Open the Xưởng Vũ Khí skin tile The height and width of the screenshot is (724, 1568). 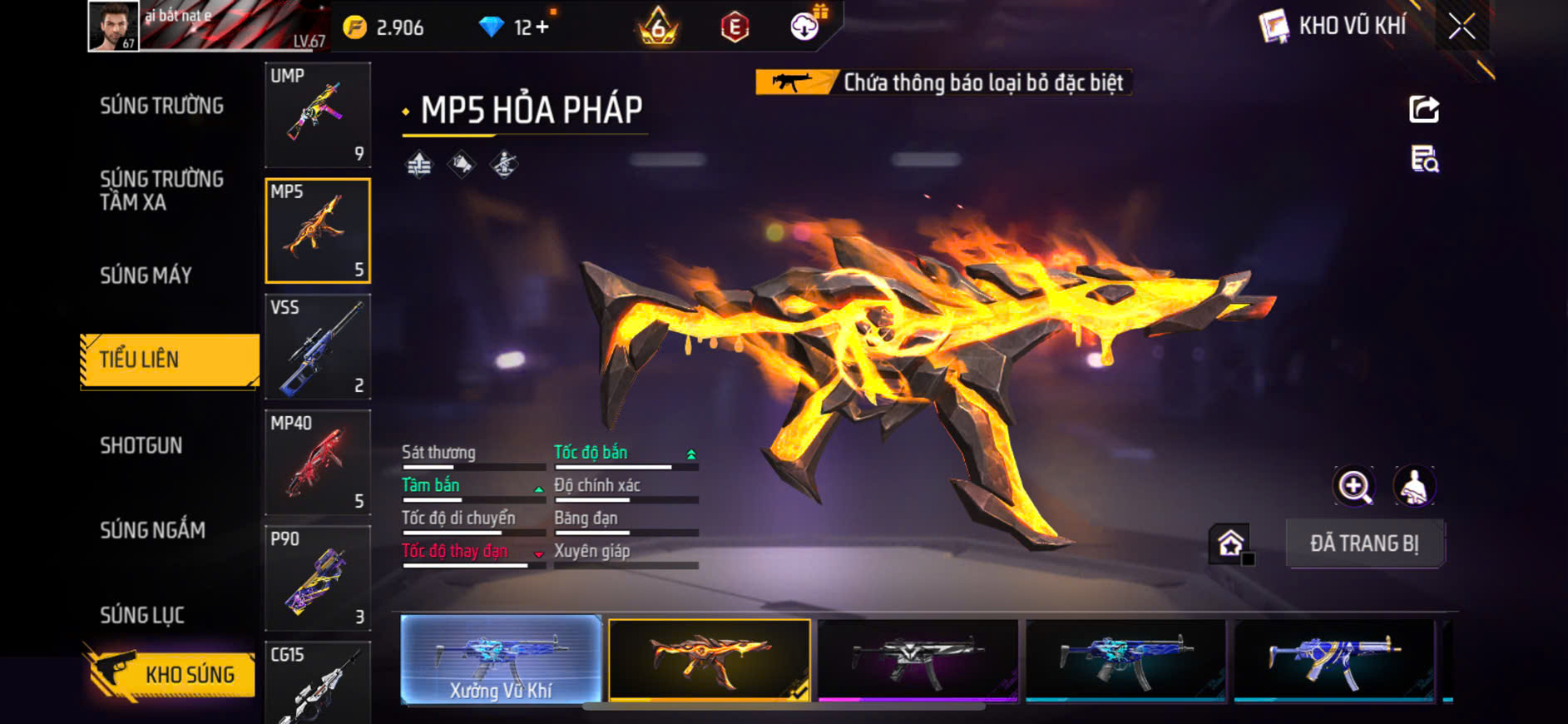pyautogui.click(x=501, y=660)
